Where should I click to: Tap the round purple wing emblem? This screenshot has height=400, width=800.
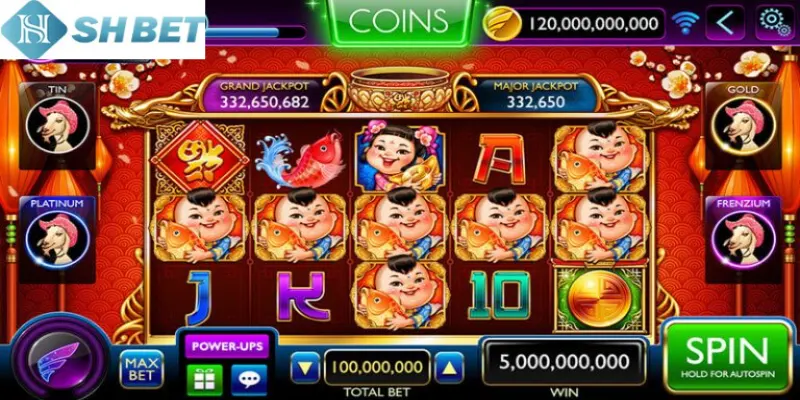point(63,357)
